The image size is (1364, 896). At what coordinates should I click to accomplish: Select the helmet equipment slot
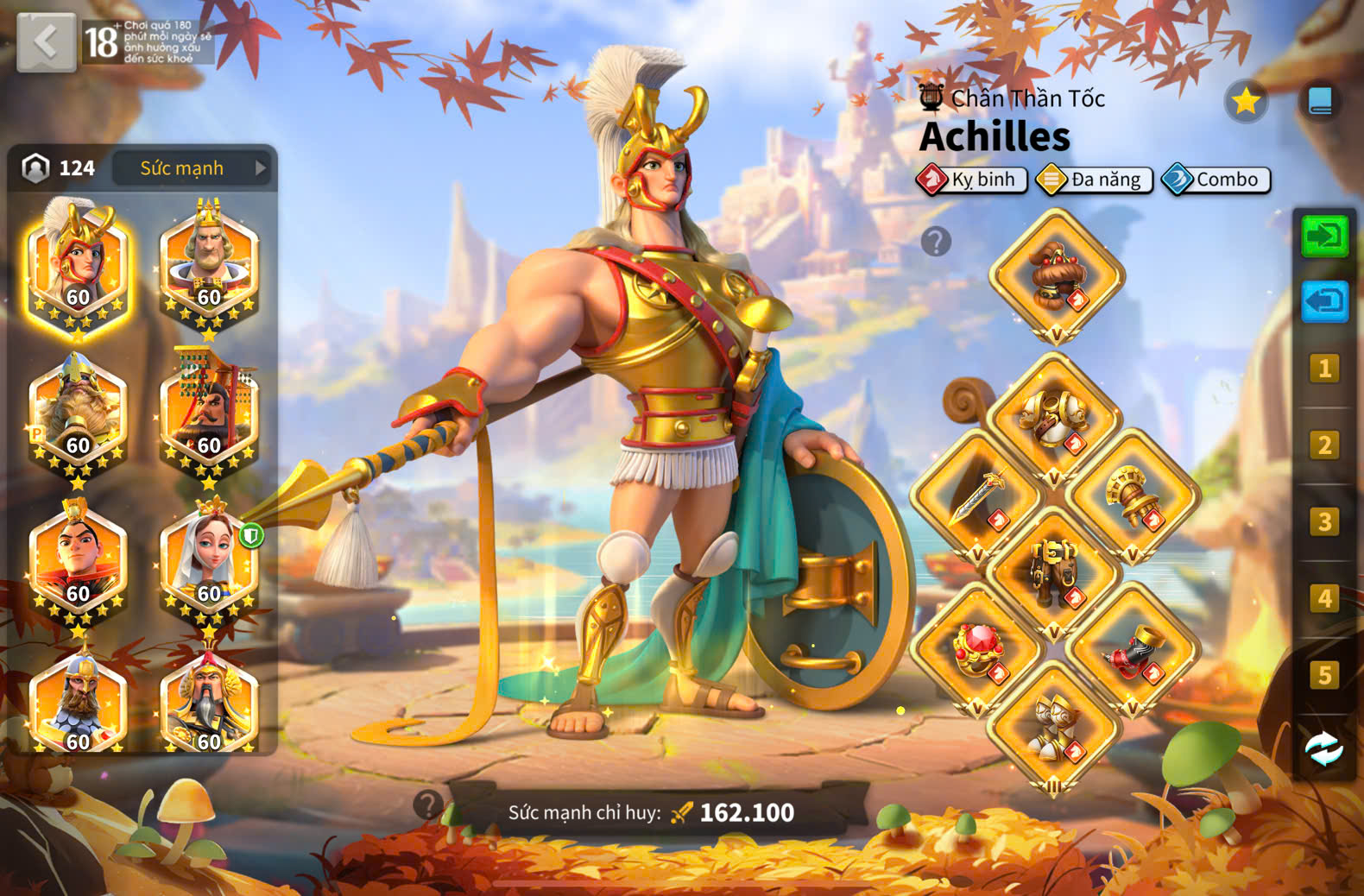(1056, 274)
